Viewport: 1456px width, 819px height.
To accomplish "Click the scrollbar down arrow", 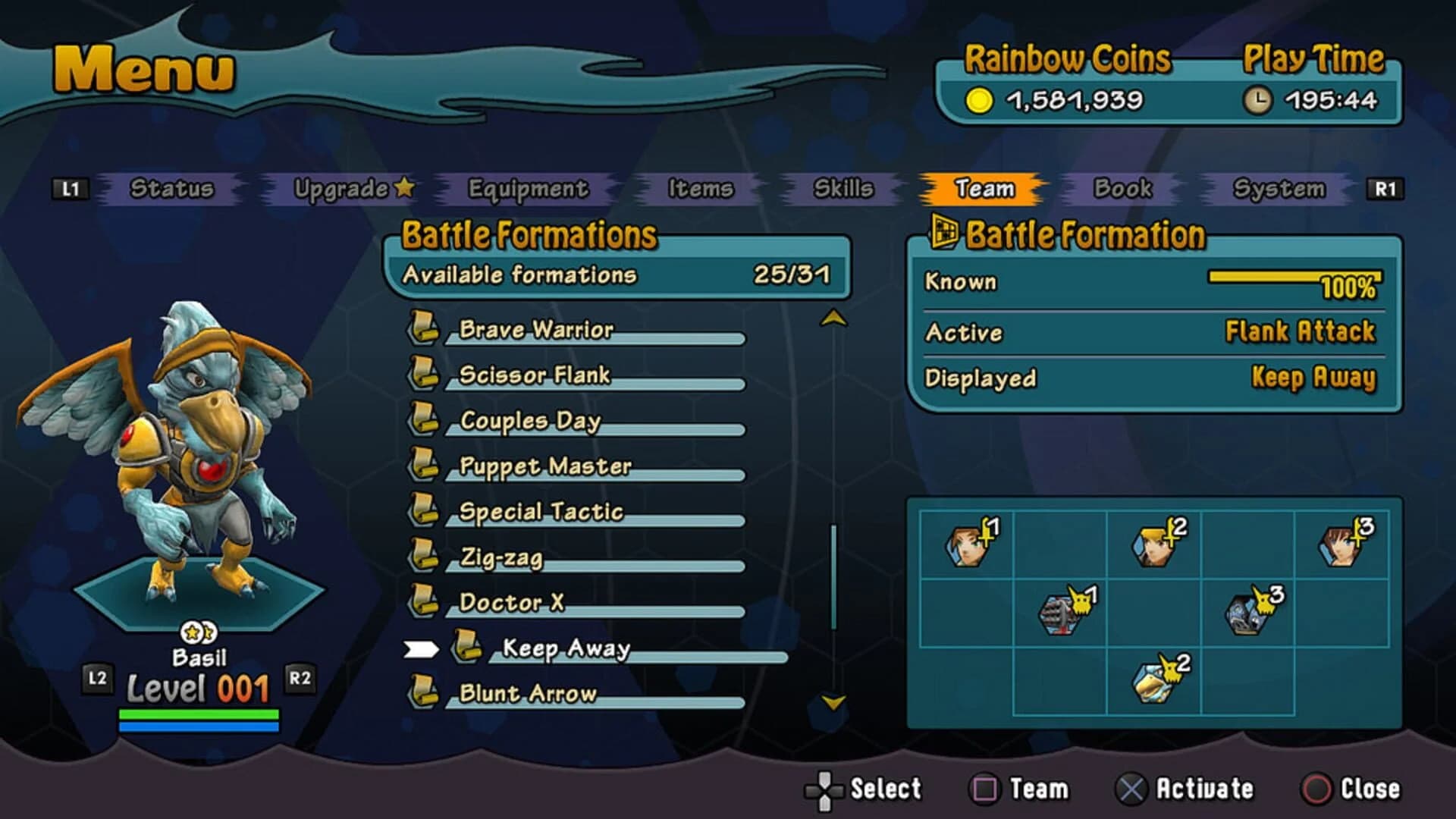I will [x=834, y=704].
